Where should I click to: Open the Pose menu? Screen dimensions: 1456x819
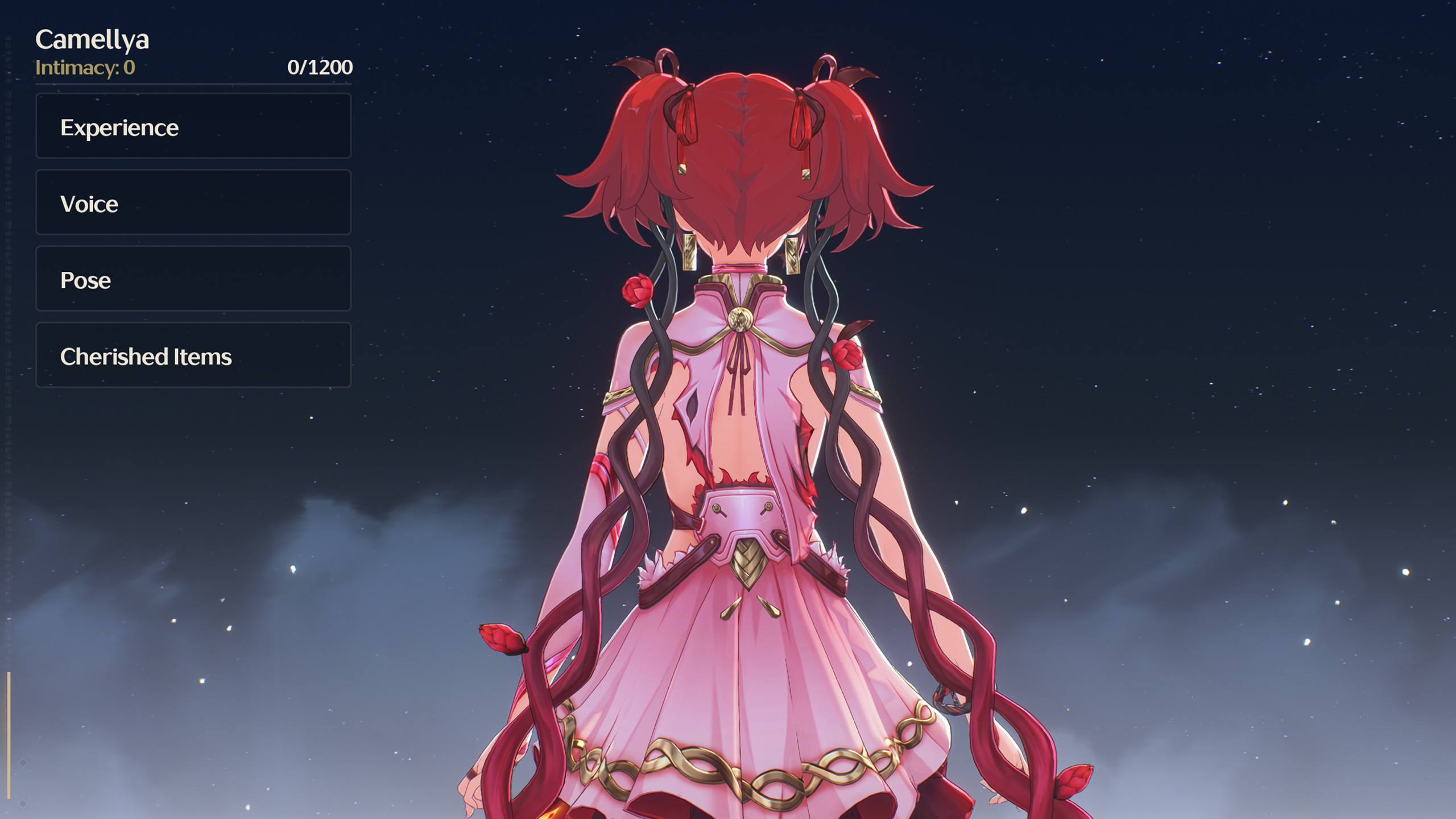coord(193,279)
